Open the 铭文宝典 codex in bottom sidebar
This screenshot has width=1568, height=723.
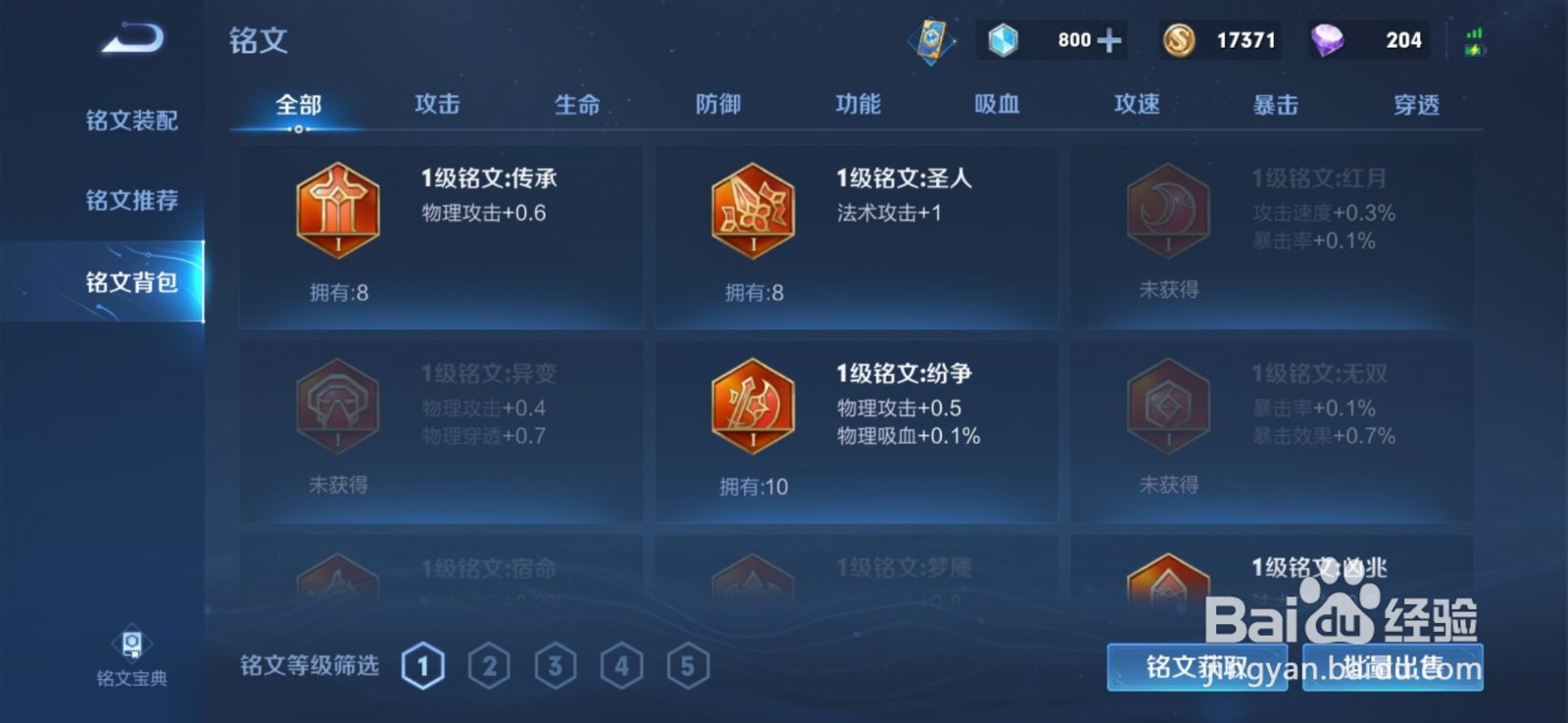point(131,658)
